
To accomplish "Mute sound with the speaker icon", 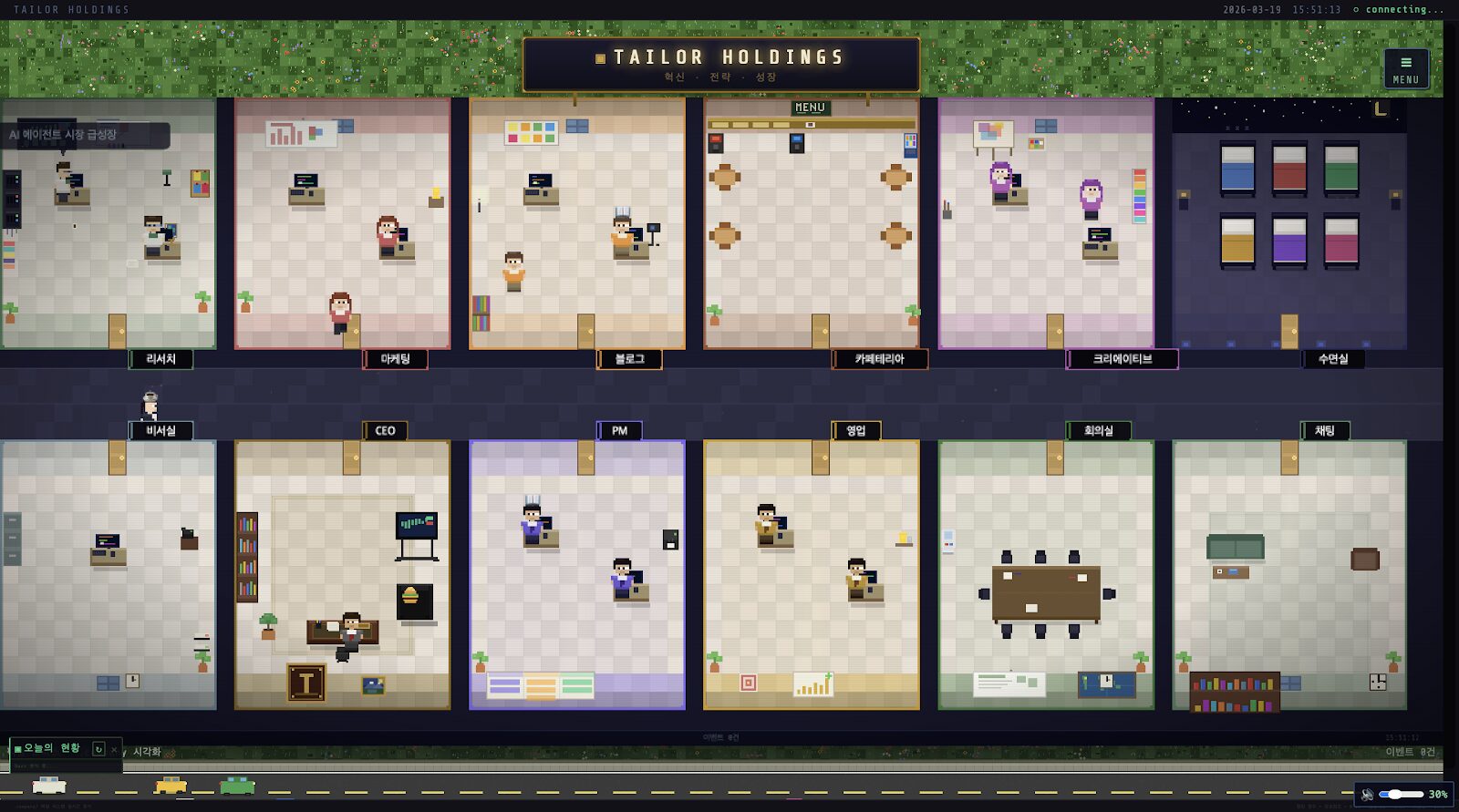I will [x=1367, y=795].
